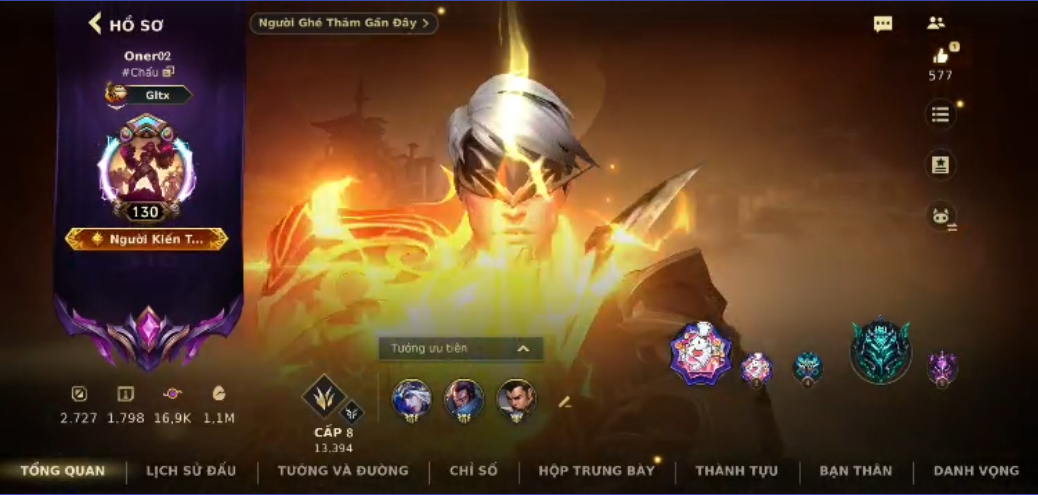Go back using the Hồ Sơ arrow
Image resolution: width=1038 pixels, height=495 pixels.
tap(96, 23)
